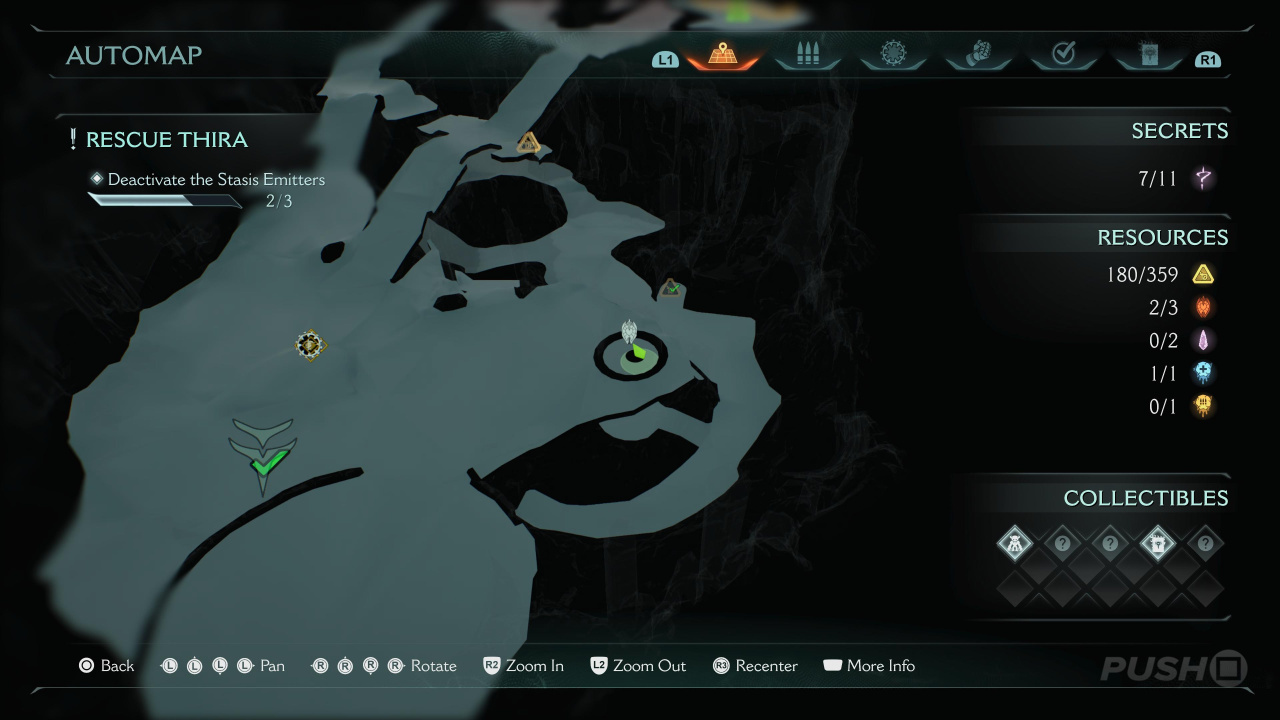
Task: Switch to the gauntlet fist tab
Action: click(978, 55)
